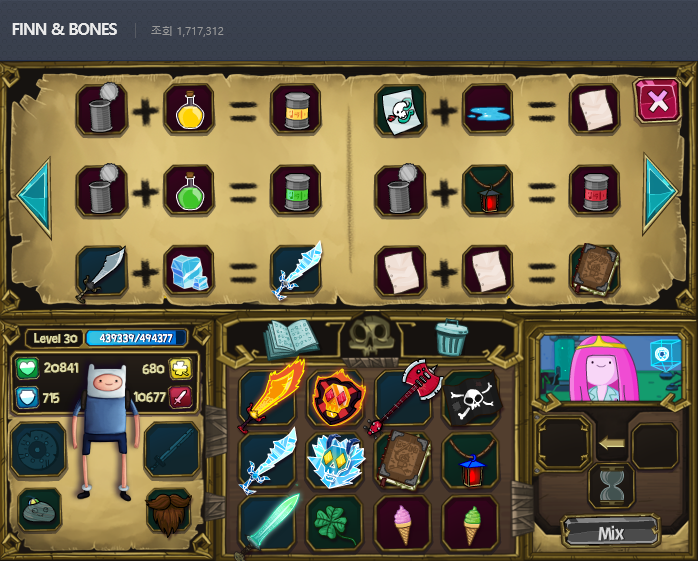Click the equipped brown beard slot
The height and width of the screenshot is (561, 698).
[x=171, y=510]
